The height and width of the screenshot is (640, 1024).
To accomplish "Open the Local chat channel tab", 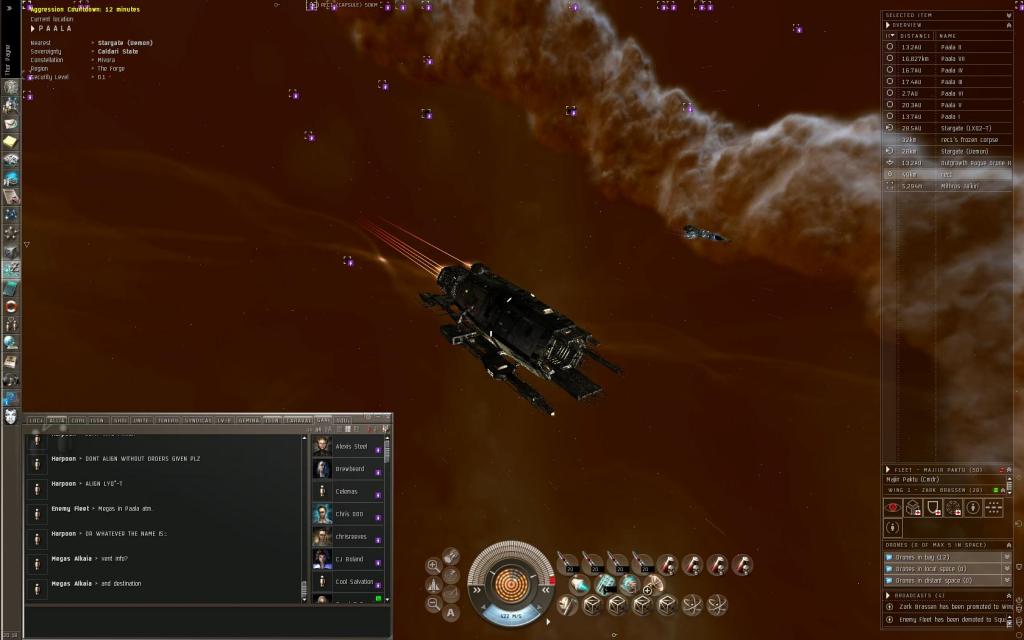I will pos(36,420).
